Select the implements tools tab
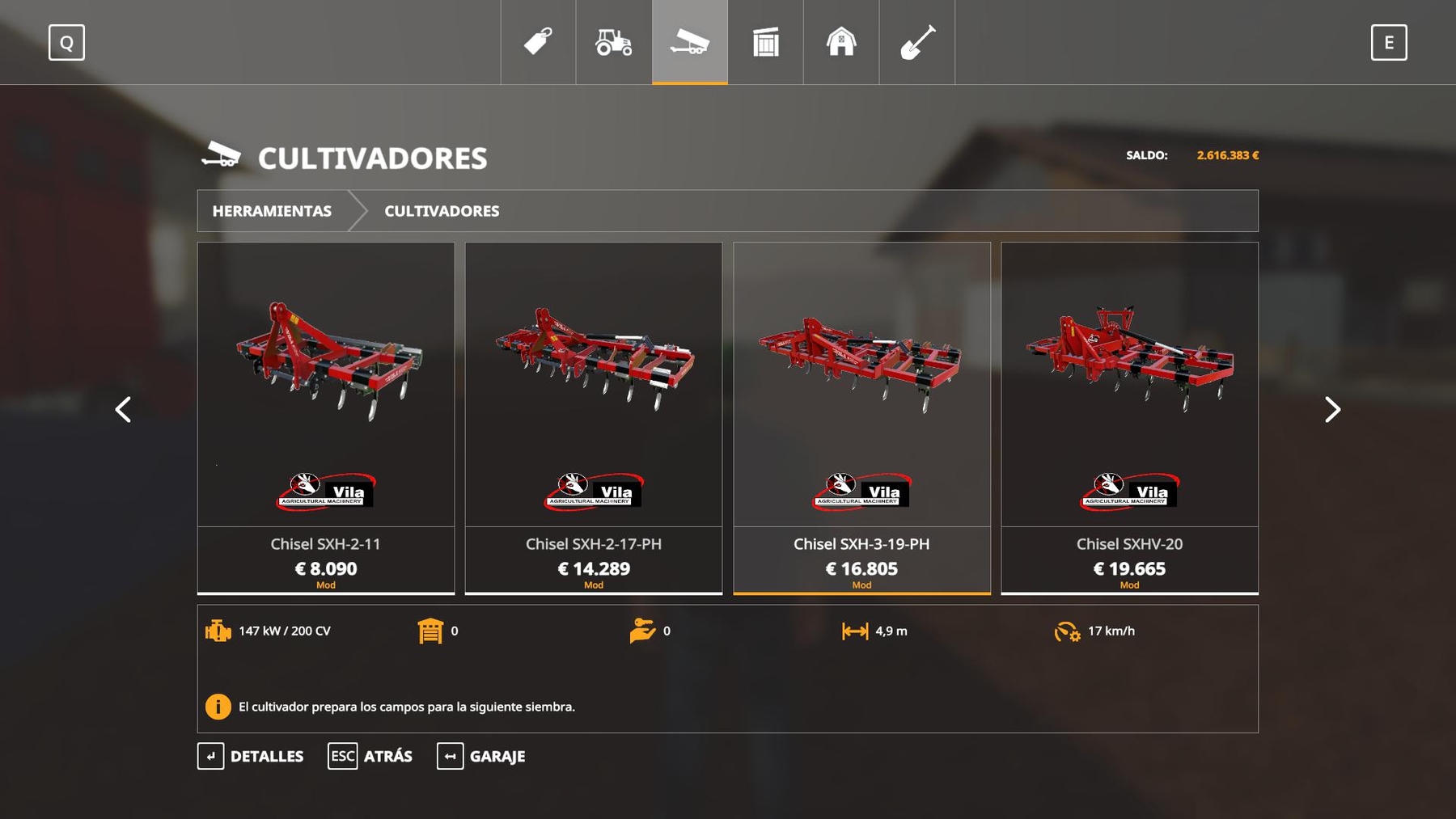1456x819 pixels. tap(690, 41)
